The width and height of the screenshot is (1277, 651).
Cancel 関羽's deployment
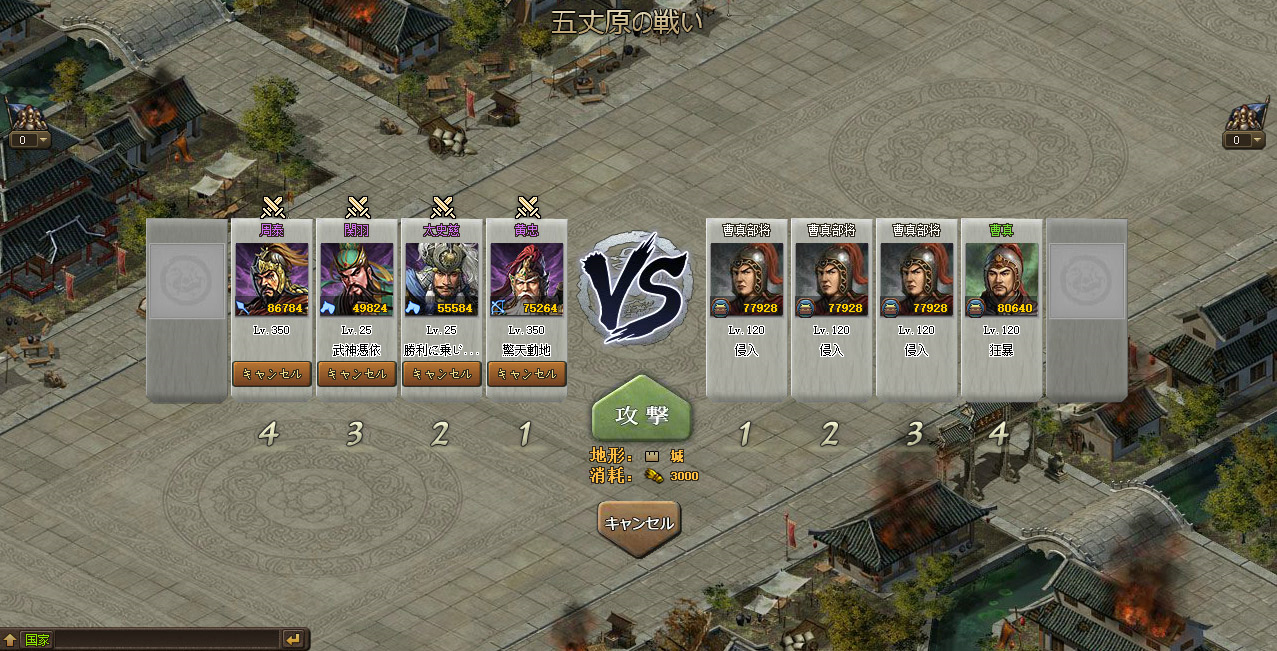click(x=357, y=374)
